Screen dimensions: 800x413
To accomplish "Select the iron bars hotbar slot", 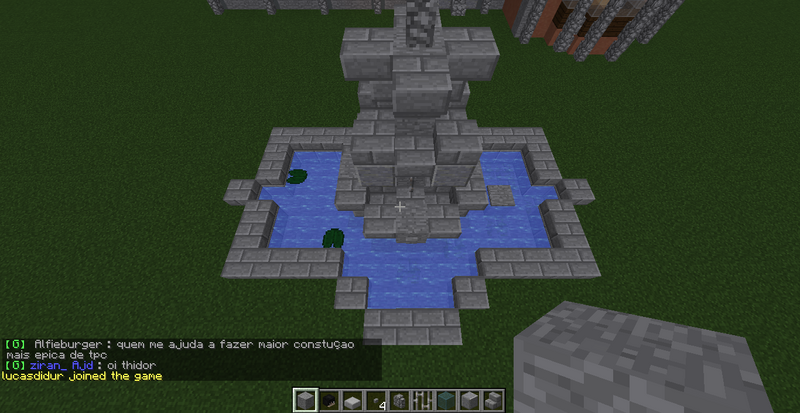I will pyautogui.click(x=421, y=401).
